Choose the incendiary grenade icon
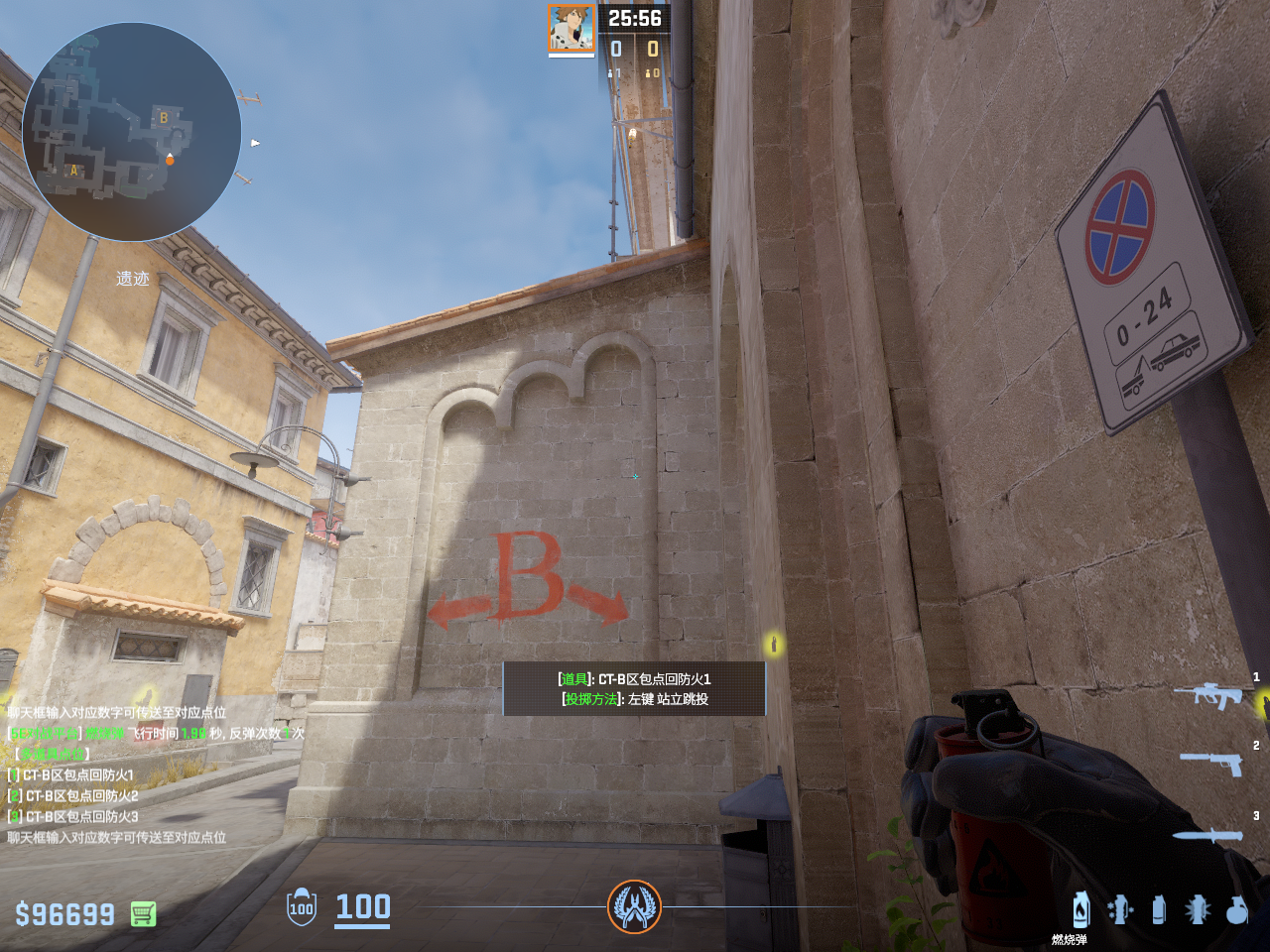1270x952 pixels. (1080, 908)
